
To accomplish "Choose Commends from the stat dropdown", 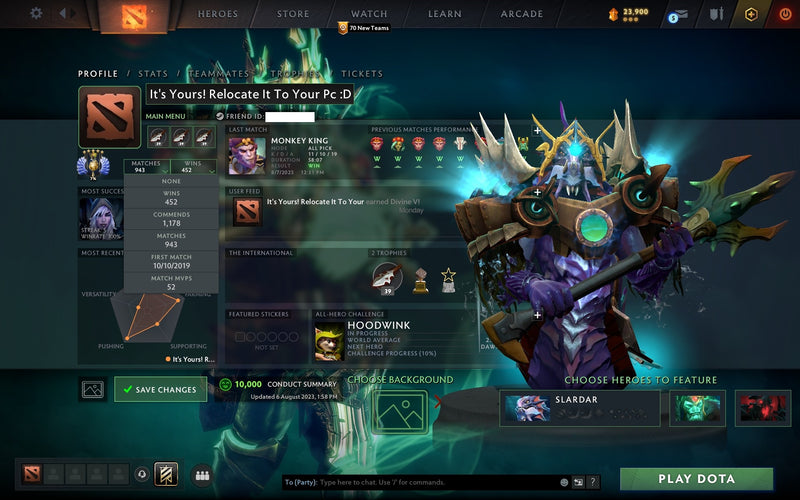I will 171,222.
